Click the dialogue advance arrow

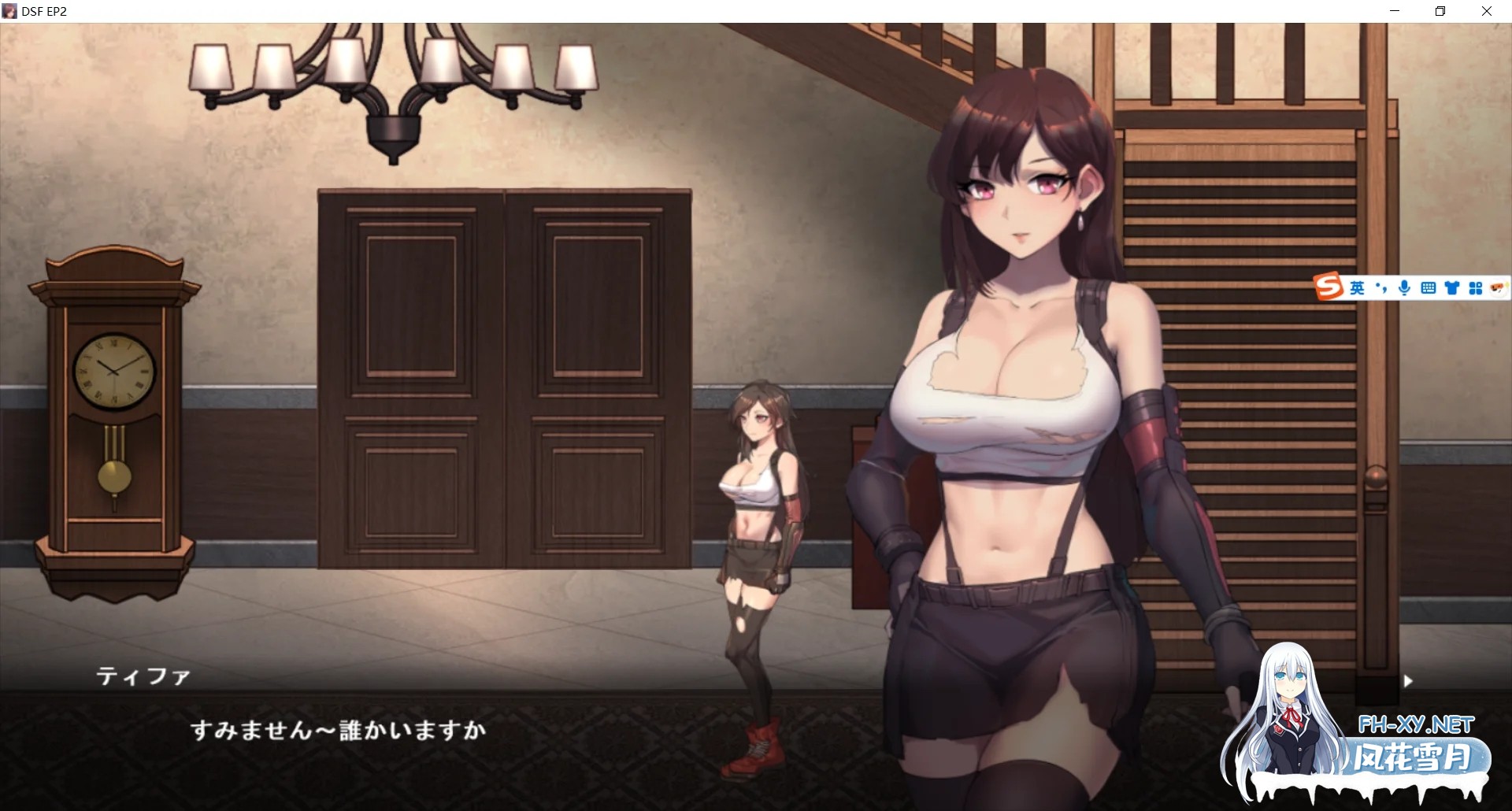[x=1409, y=681]
